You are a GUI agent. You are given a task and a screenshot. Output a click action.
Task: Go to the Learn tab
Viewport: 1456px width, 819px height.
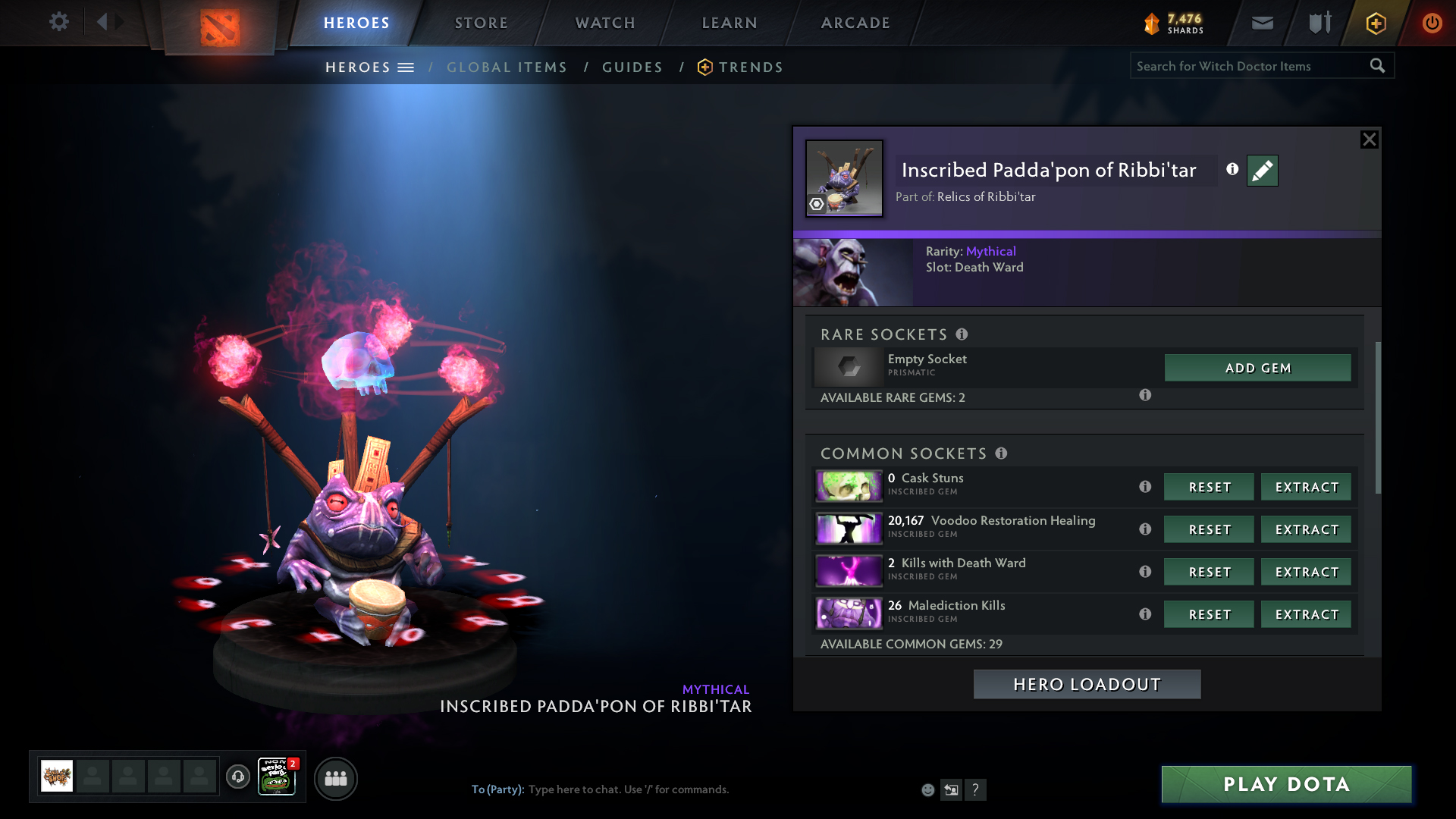point(730,23)
